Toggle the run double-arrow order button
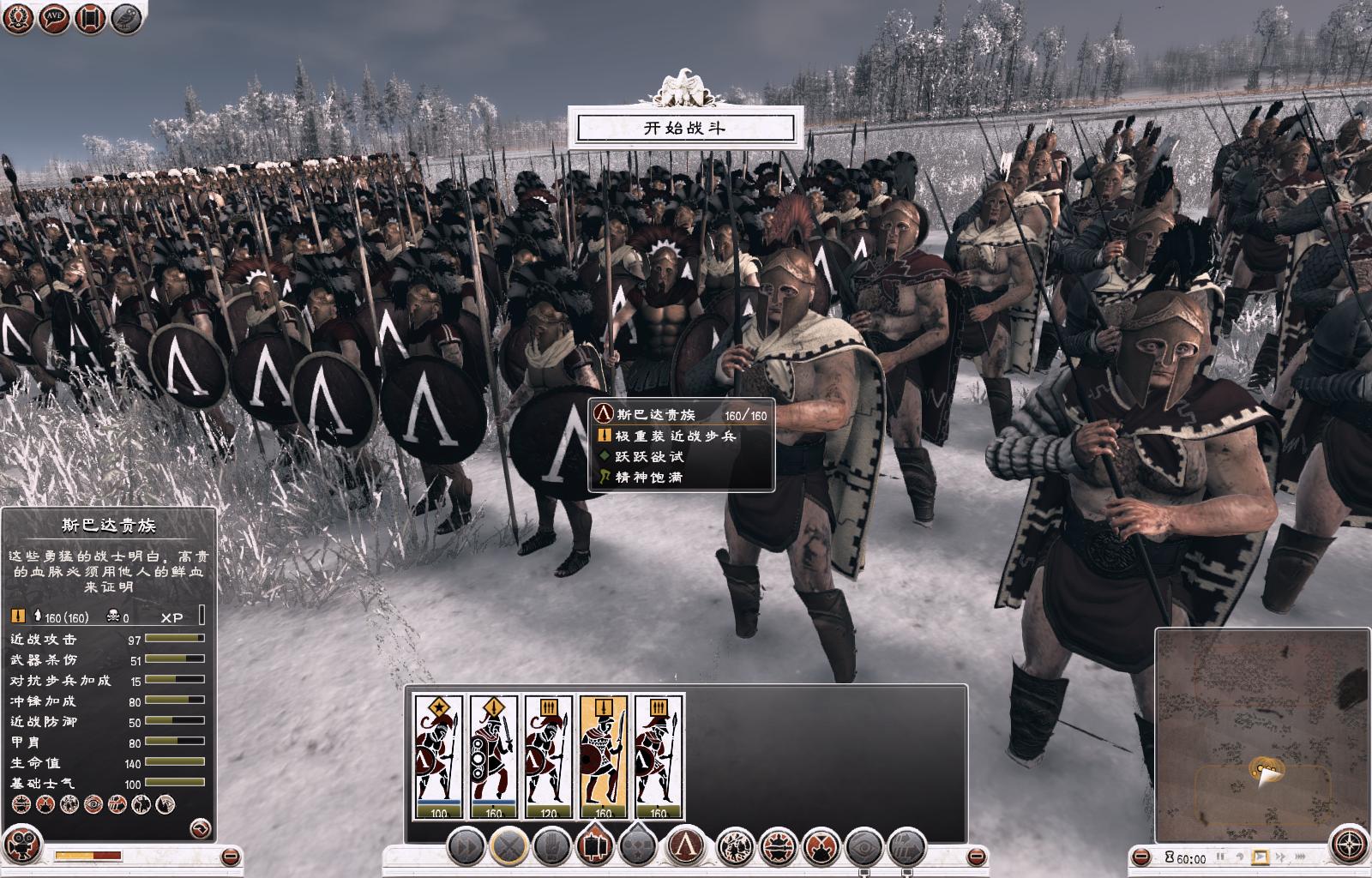 [466, 848]
